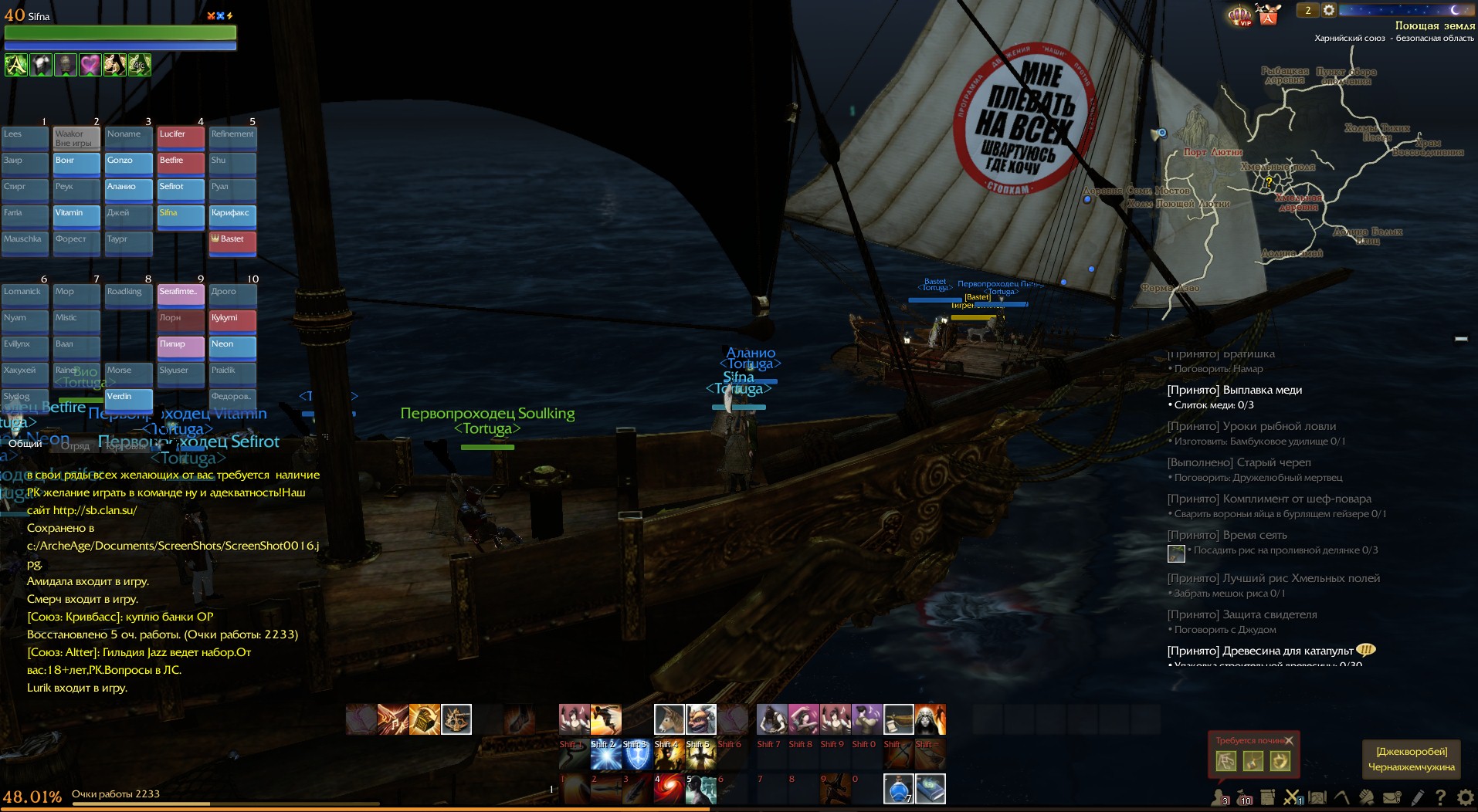Activate the red spiral vortex skill
The image size is (1478, 812).
pos(669,789)
